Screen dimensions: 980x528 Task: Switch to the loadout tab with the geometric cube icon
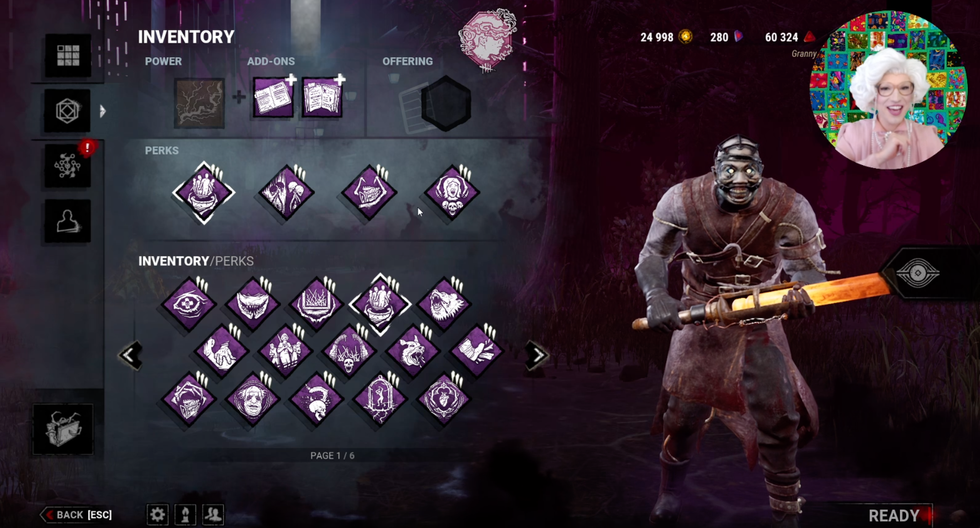(x=68, y=111)
